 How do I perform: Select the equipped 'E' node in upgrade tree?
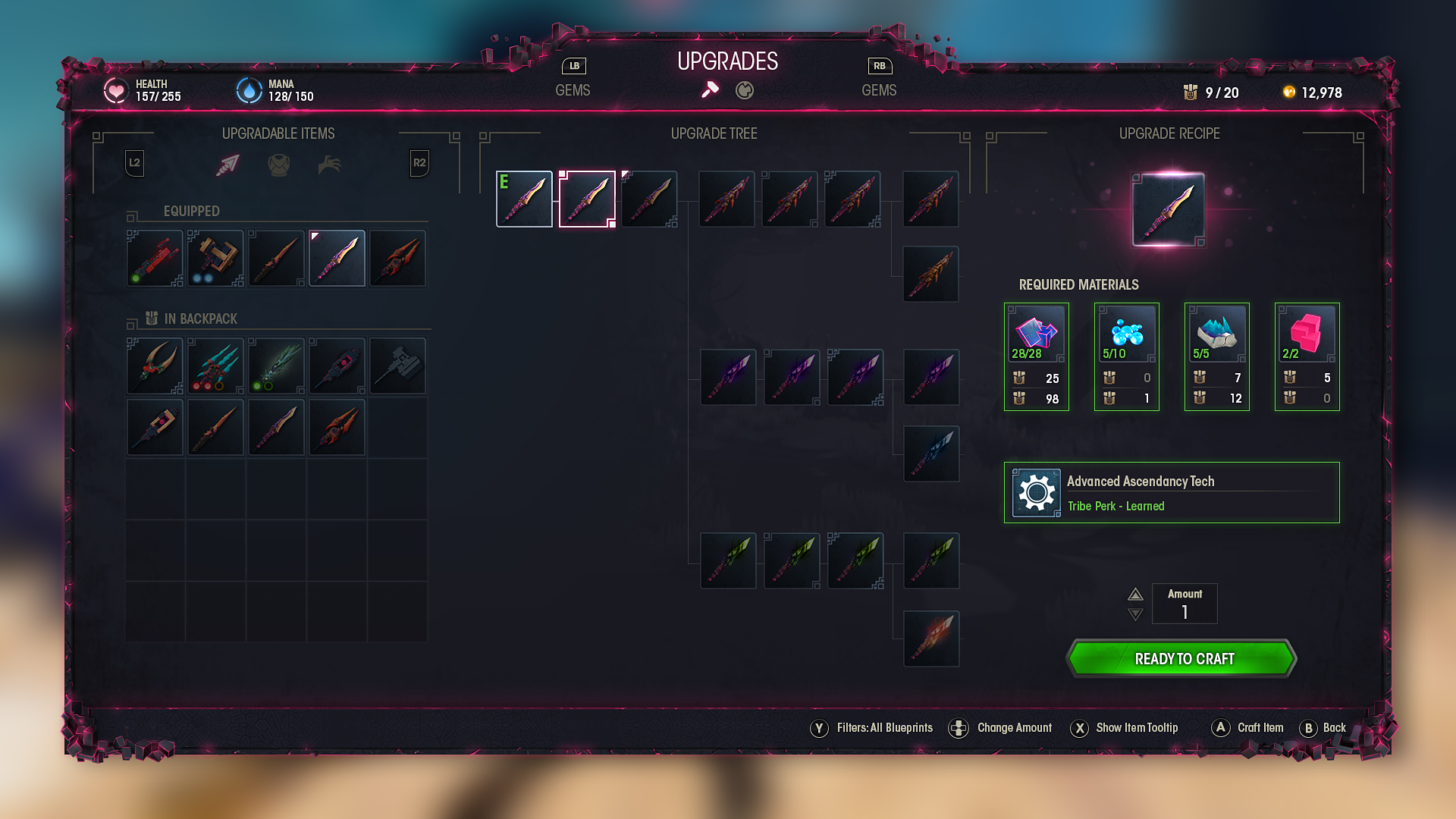coord(524,199)
